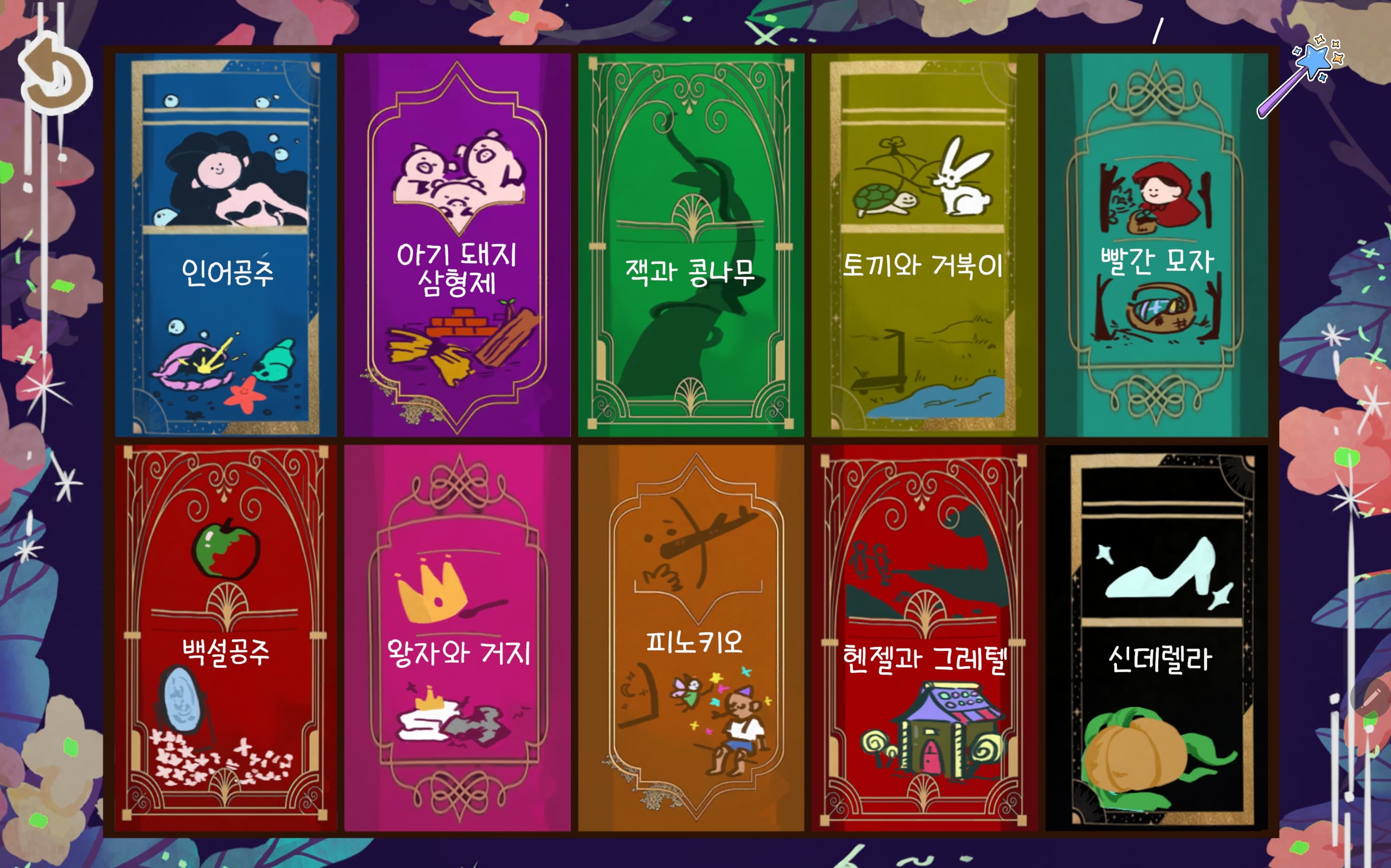Image resolution: width=1391 pixels, height=868 pixels.
Task: Click the rabbit drawing on the 토끼와 거북이 card
Action: (x=965, y=184)
